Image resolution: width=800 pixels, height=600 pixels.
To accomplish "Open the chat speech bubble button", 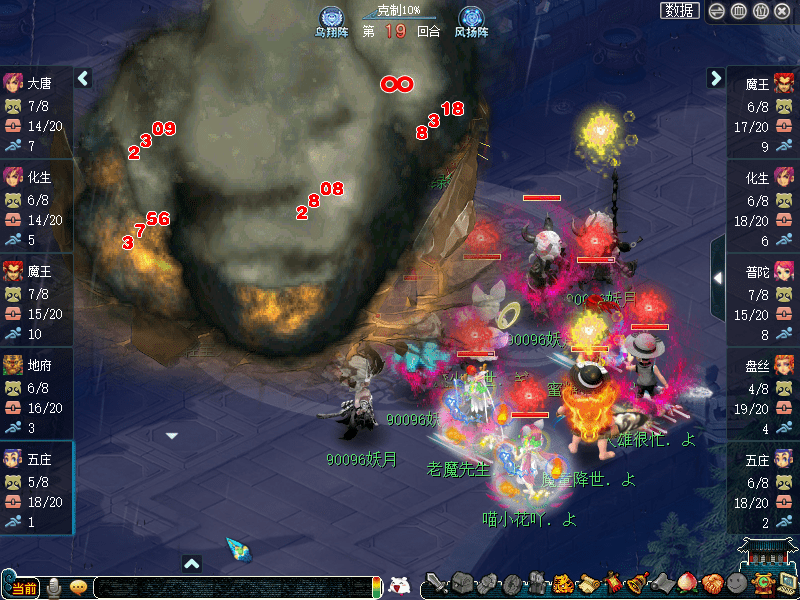I will (78, 587).
